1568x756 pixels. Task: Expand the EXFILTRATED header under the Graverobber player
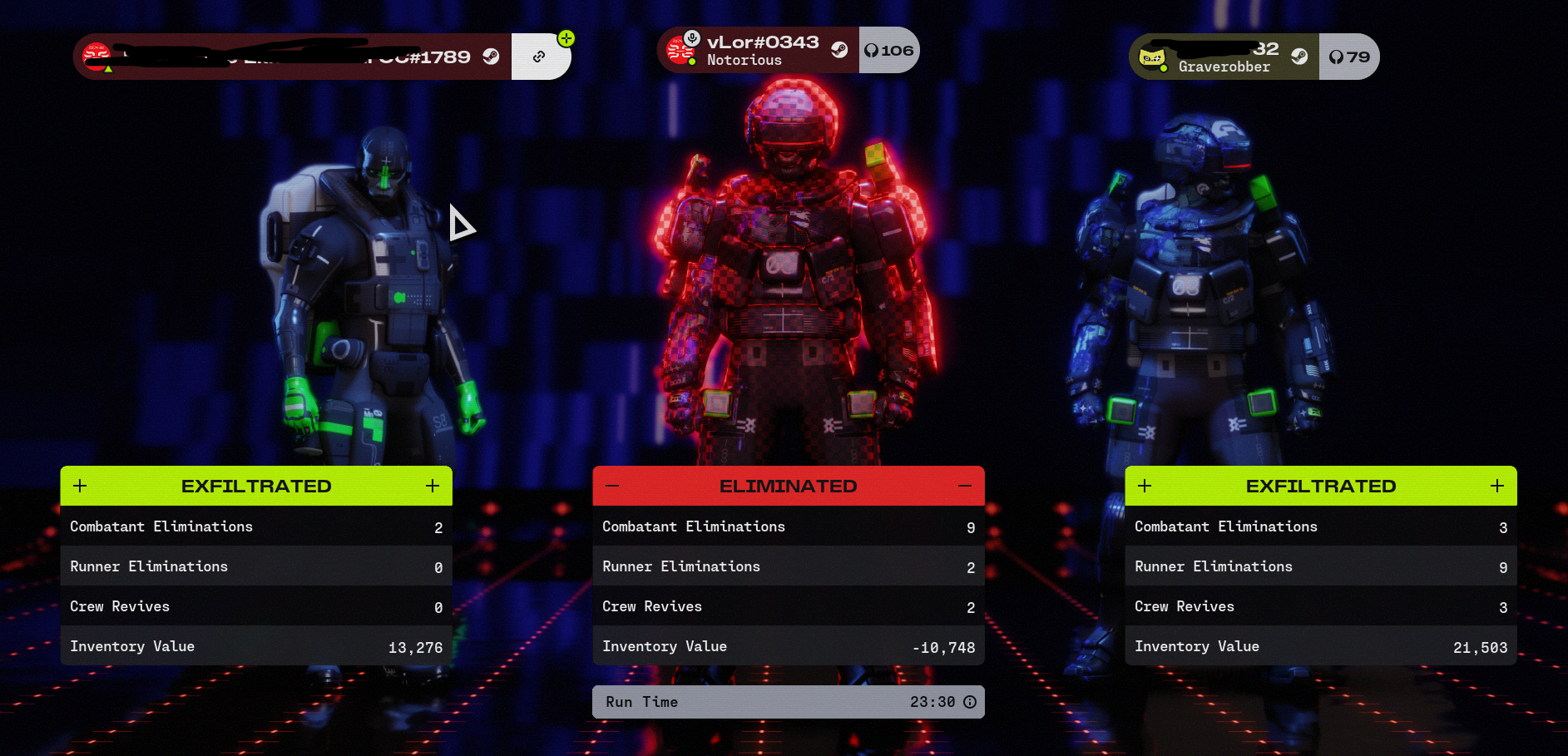click(x=1320, y=486)
